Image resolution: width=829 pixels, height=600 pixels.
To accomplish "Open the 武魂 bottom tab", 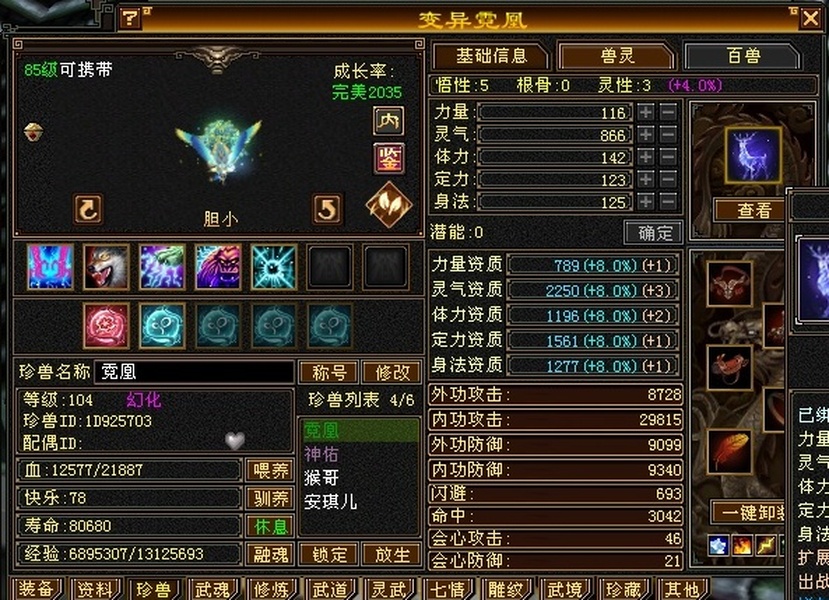I will tap(211, 589).
